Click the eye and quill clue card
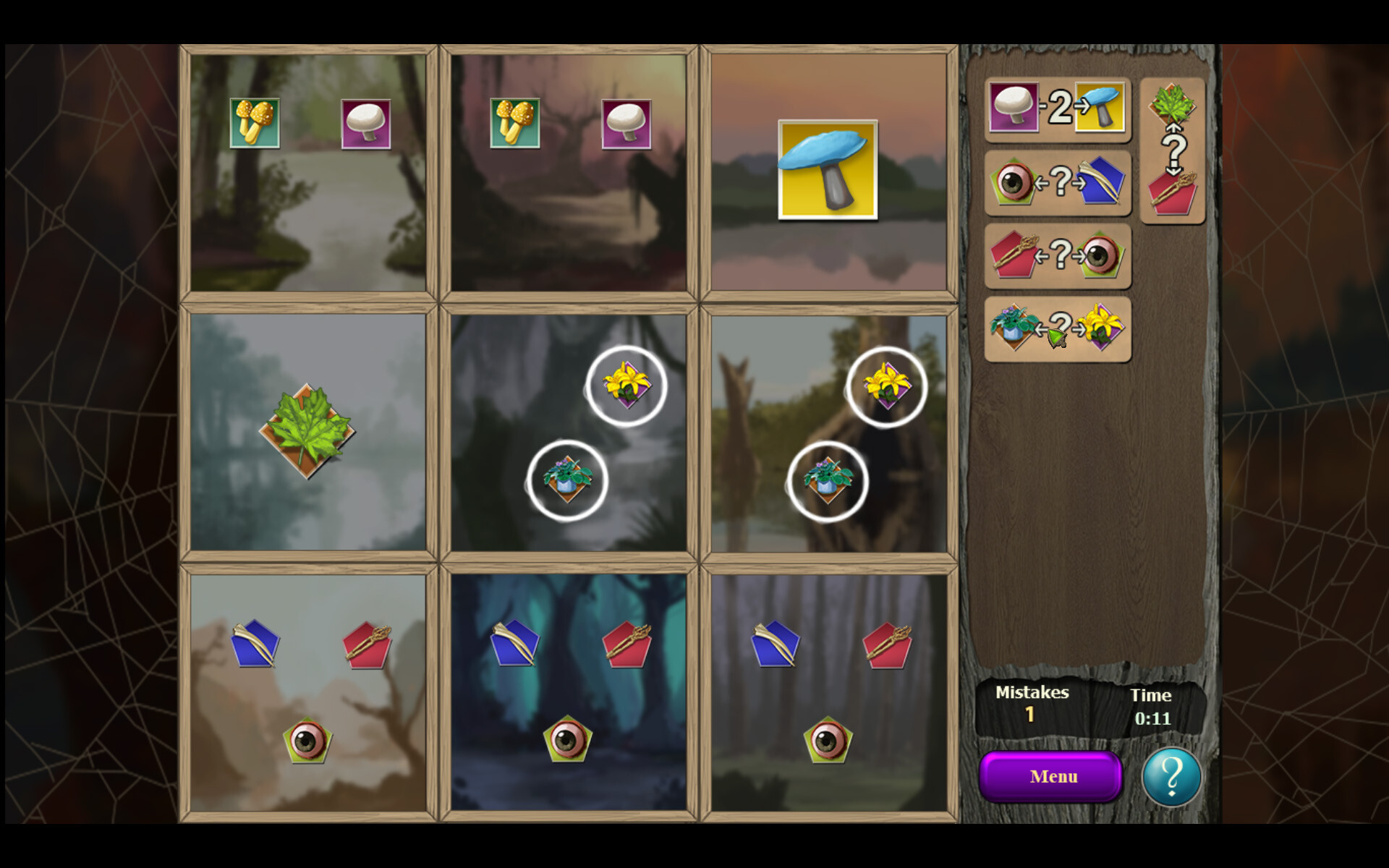 click(x=1056, y=183)
